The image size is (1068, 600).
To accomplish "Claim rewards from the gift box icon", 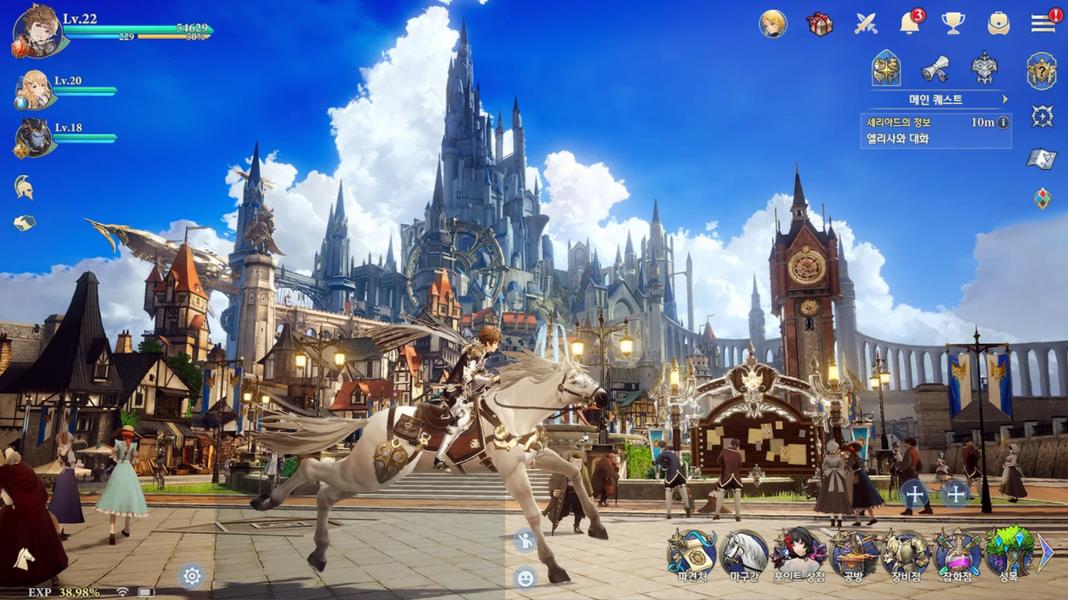I will pos(820,23).
